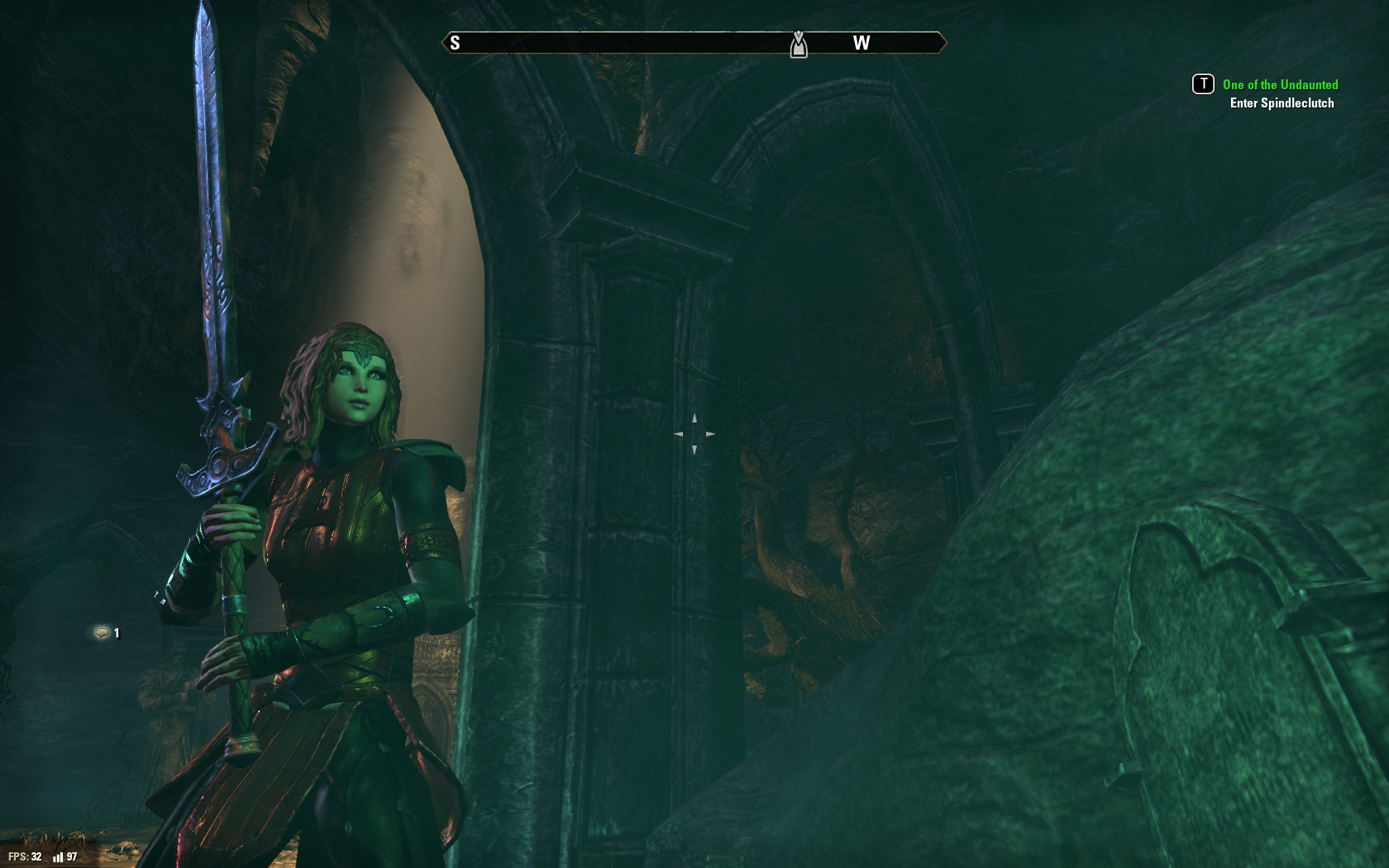This screenshot has height=868, width=1389.
Task: Open the chat bubble notification icon
Action: 102,633
